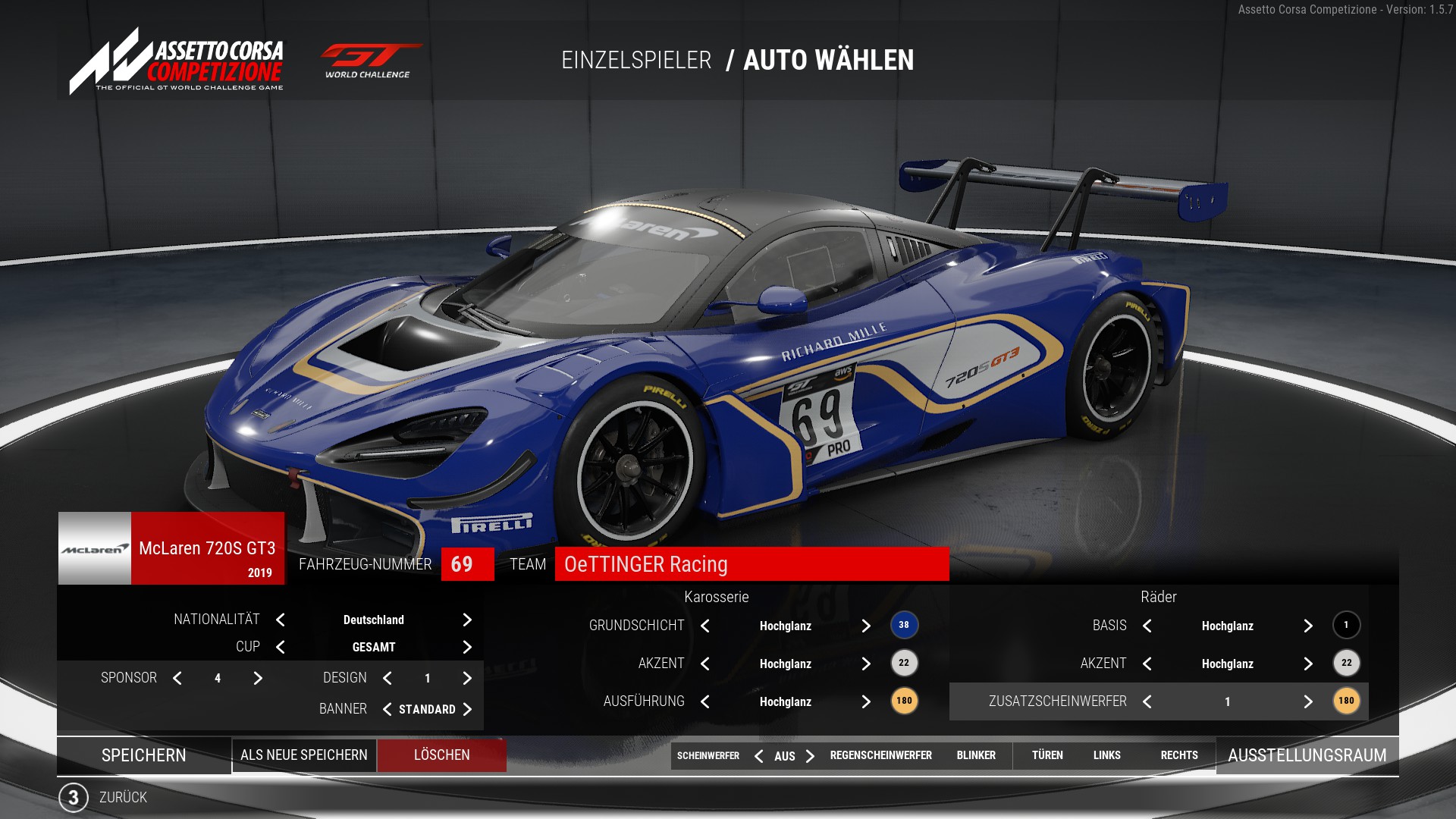
Task: Edit the OeTTINGER Racing team name
Action: pos(751,564)
